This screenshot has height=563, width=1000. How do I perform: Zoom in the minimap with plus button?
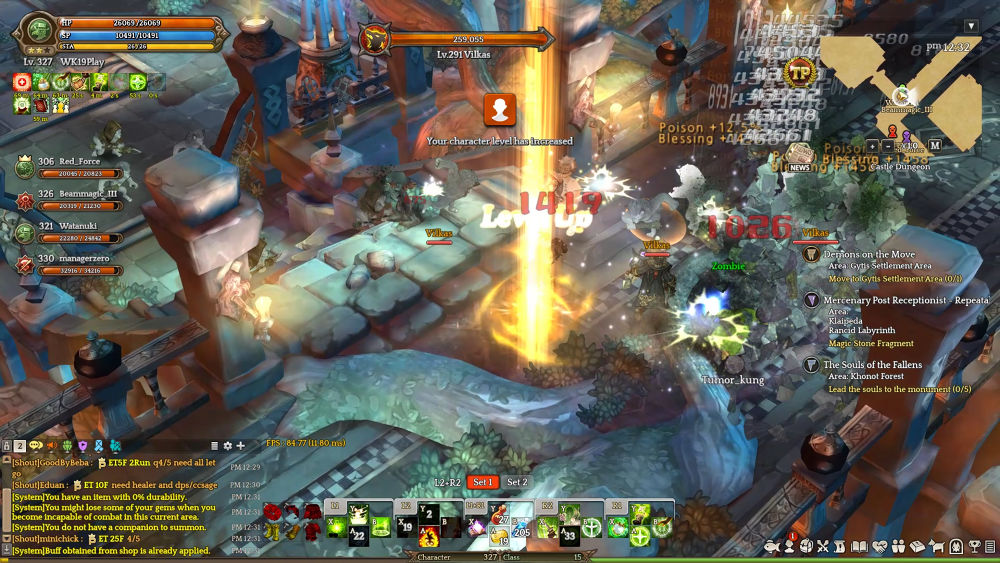coord(873,145)
